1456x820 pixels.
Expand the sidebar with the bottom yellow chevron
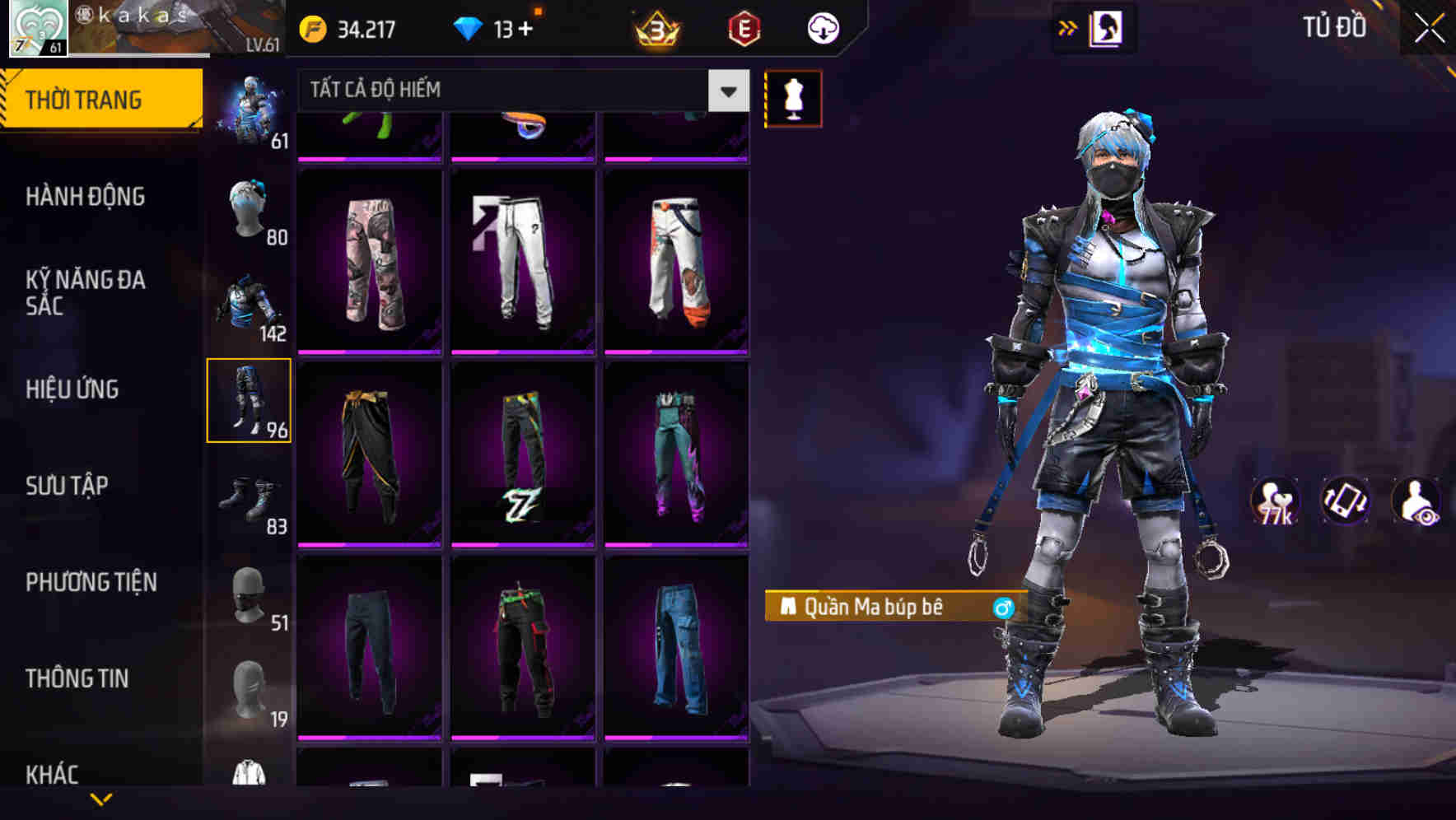[101, 800]
